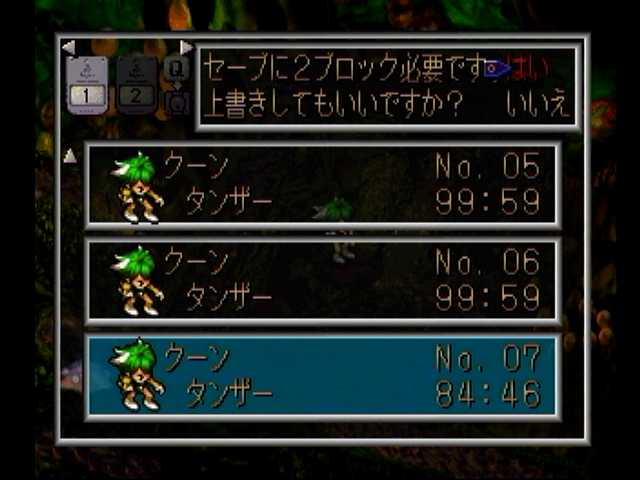Click the left arrow above the memory cards
Viewport: 640px width, 480px height.
68,47
